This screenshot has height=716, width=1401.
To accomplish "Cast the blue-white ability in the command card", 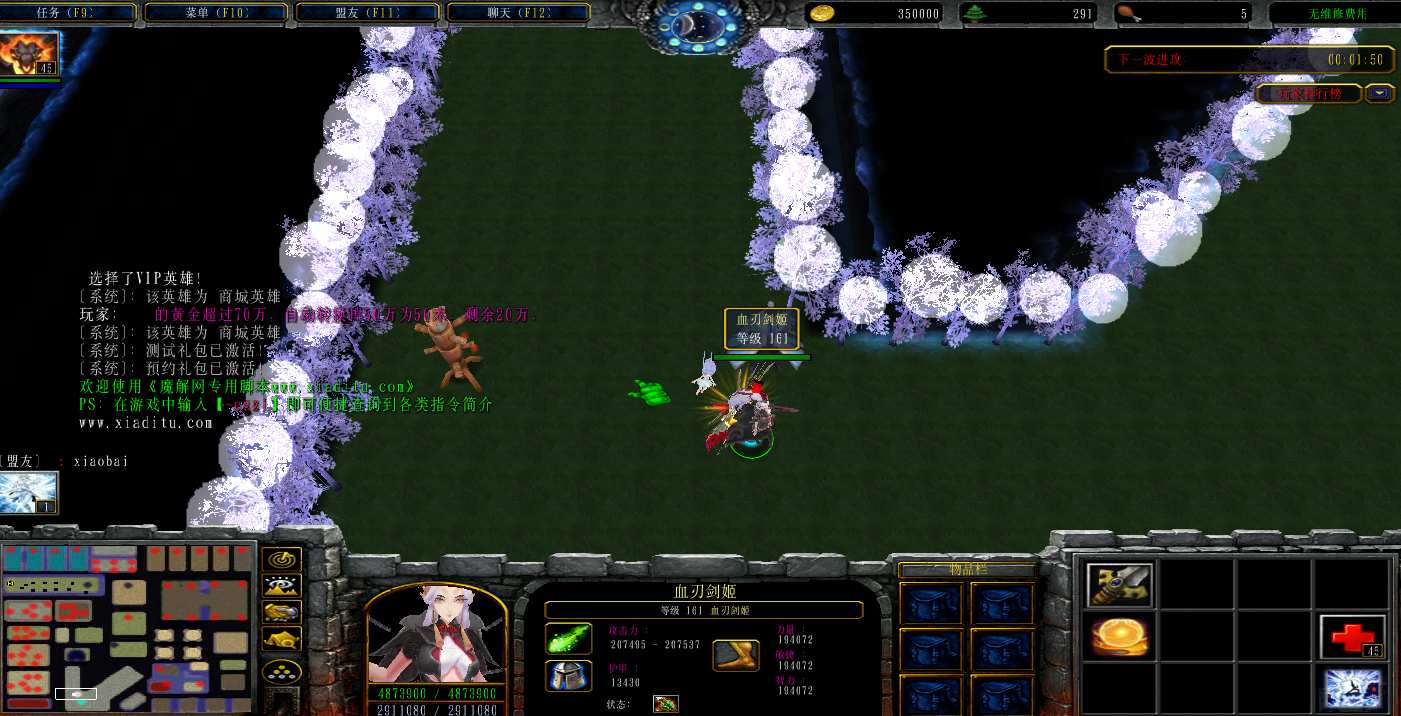I will (x=1352, y=689).
